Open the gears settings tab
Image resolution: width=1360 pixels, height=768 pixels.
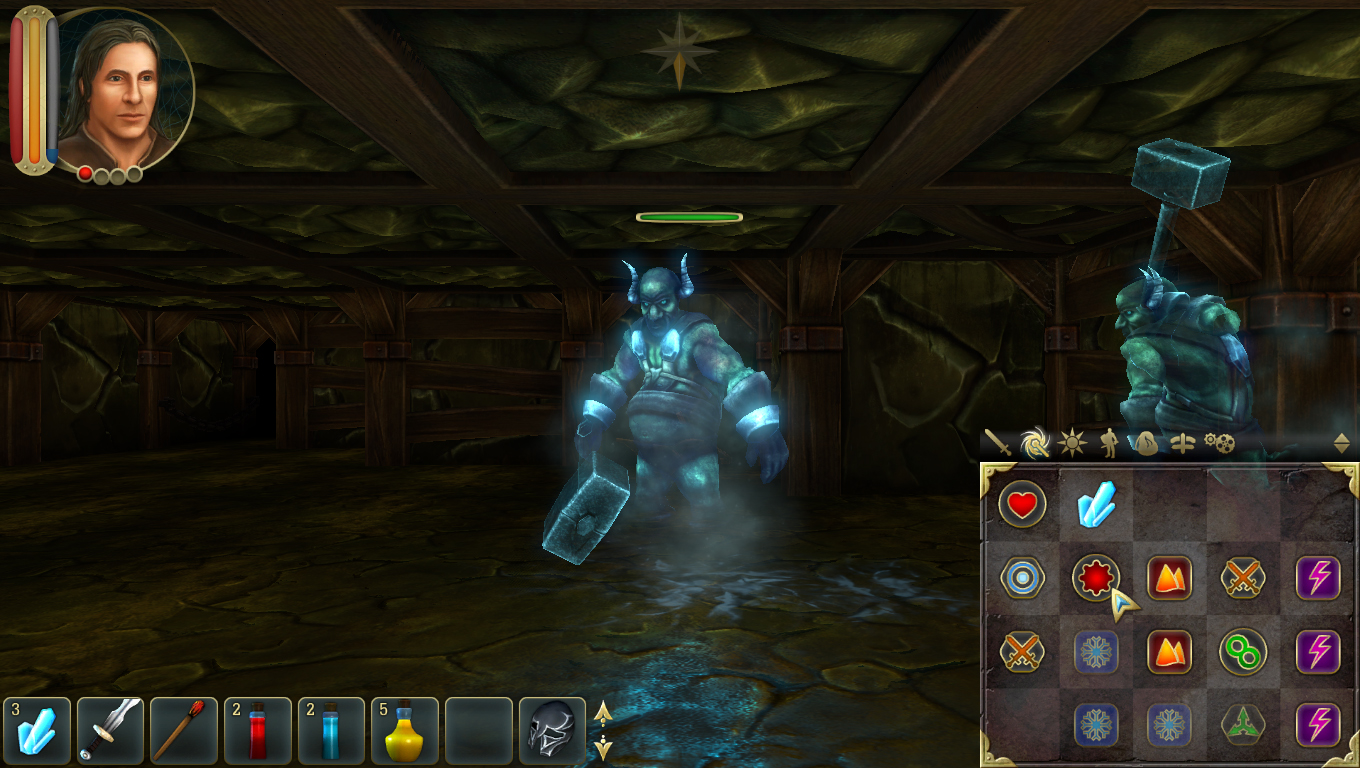pyautogui.click(x=1219, y=442)
